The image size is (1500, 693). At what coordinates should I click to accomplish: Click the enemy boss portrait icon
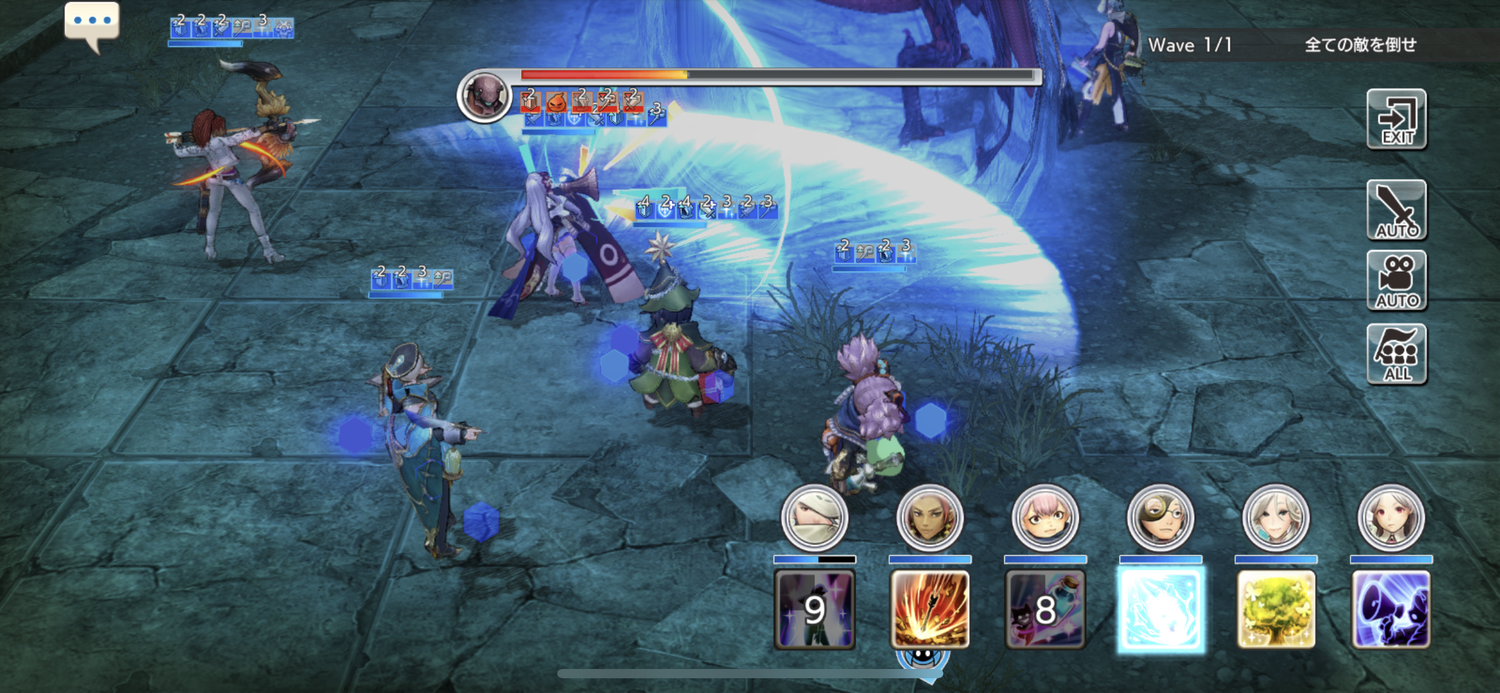point(485,95)
